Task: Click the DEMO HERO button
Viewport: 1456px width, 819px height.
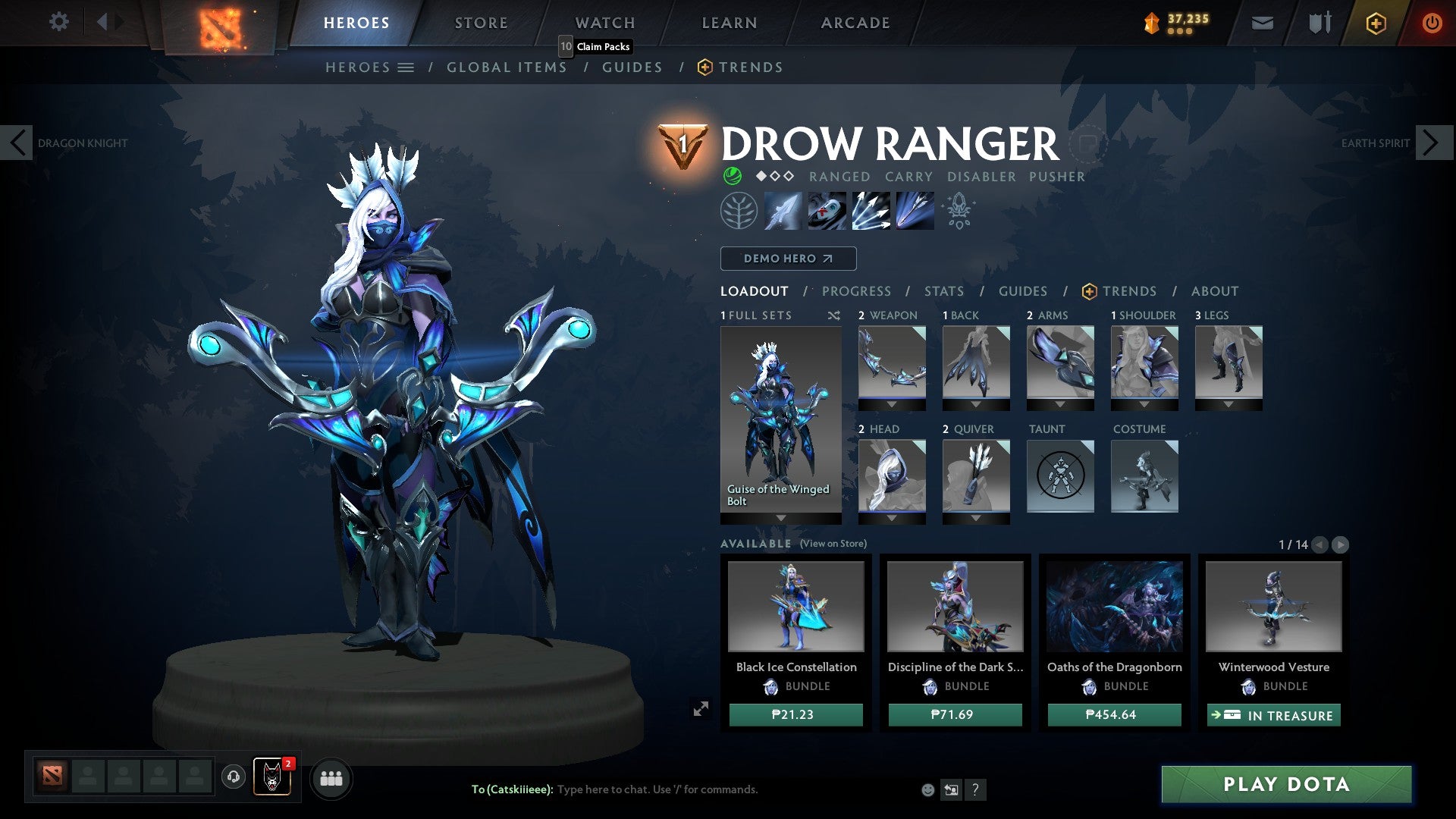Action: tap(787, 258)
